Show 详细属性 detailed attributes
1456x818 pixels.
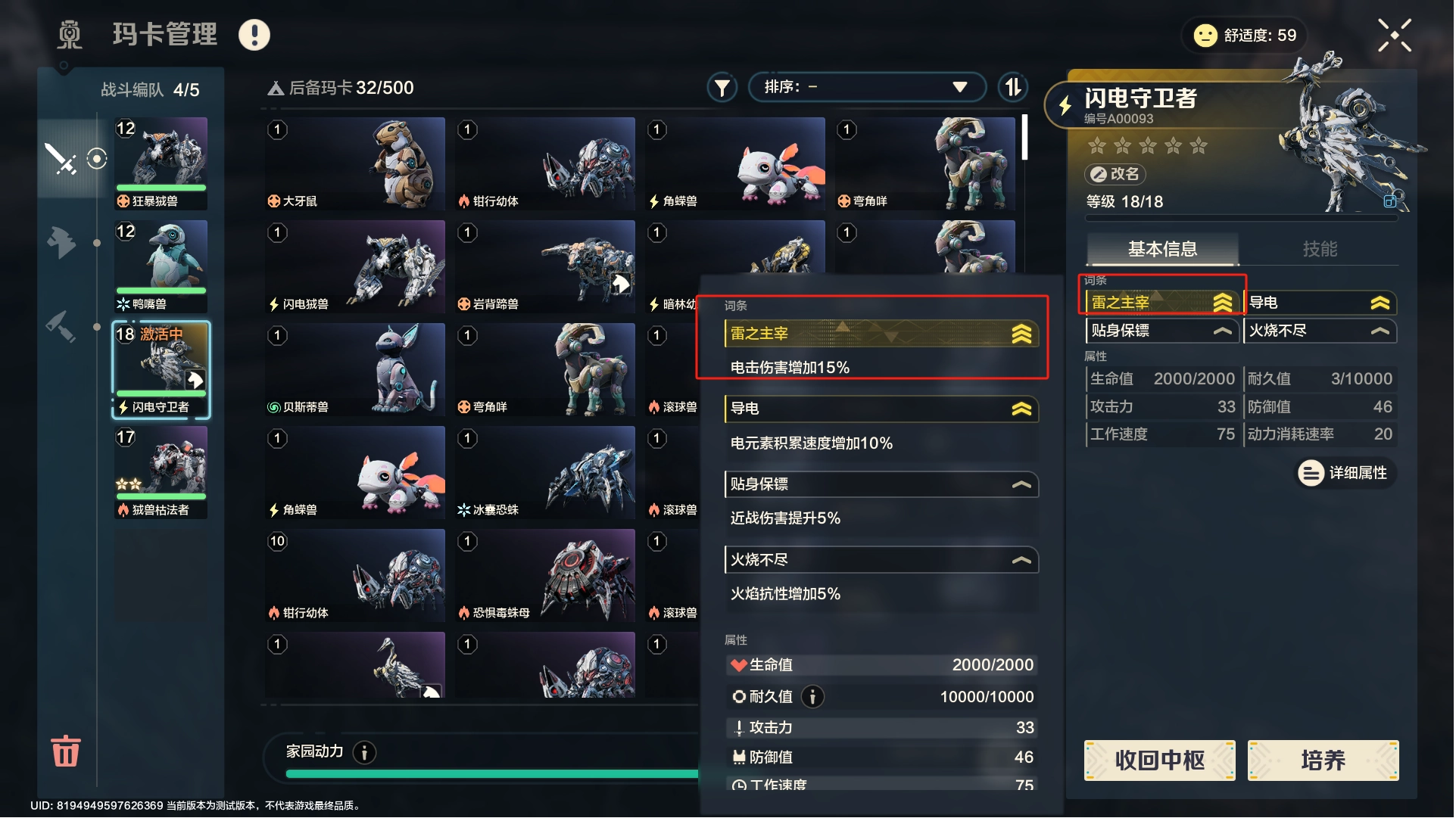(x=1346, y=473)
